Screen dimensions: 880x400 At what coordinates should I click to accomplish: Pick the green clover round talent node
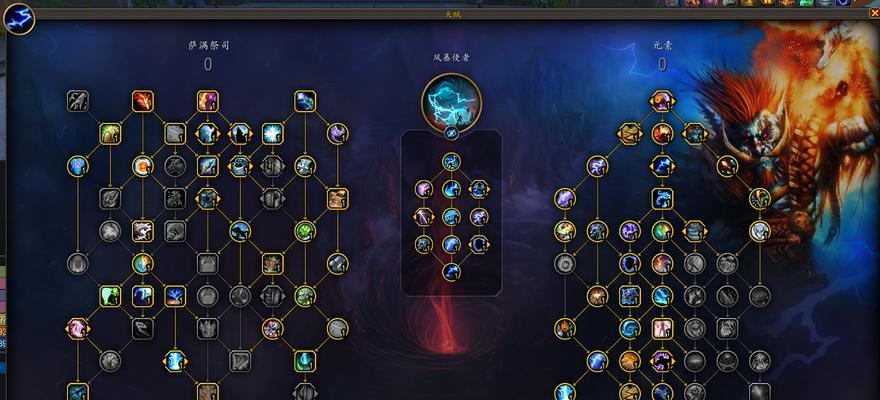pos(305,231)
